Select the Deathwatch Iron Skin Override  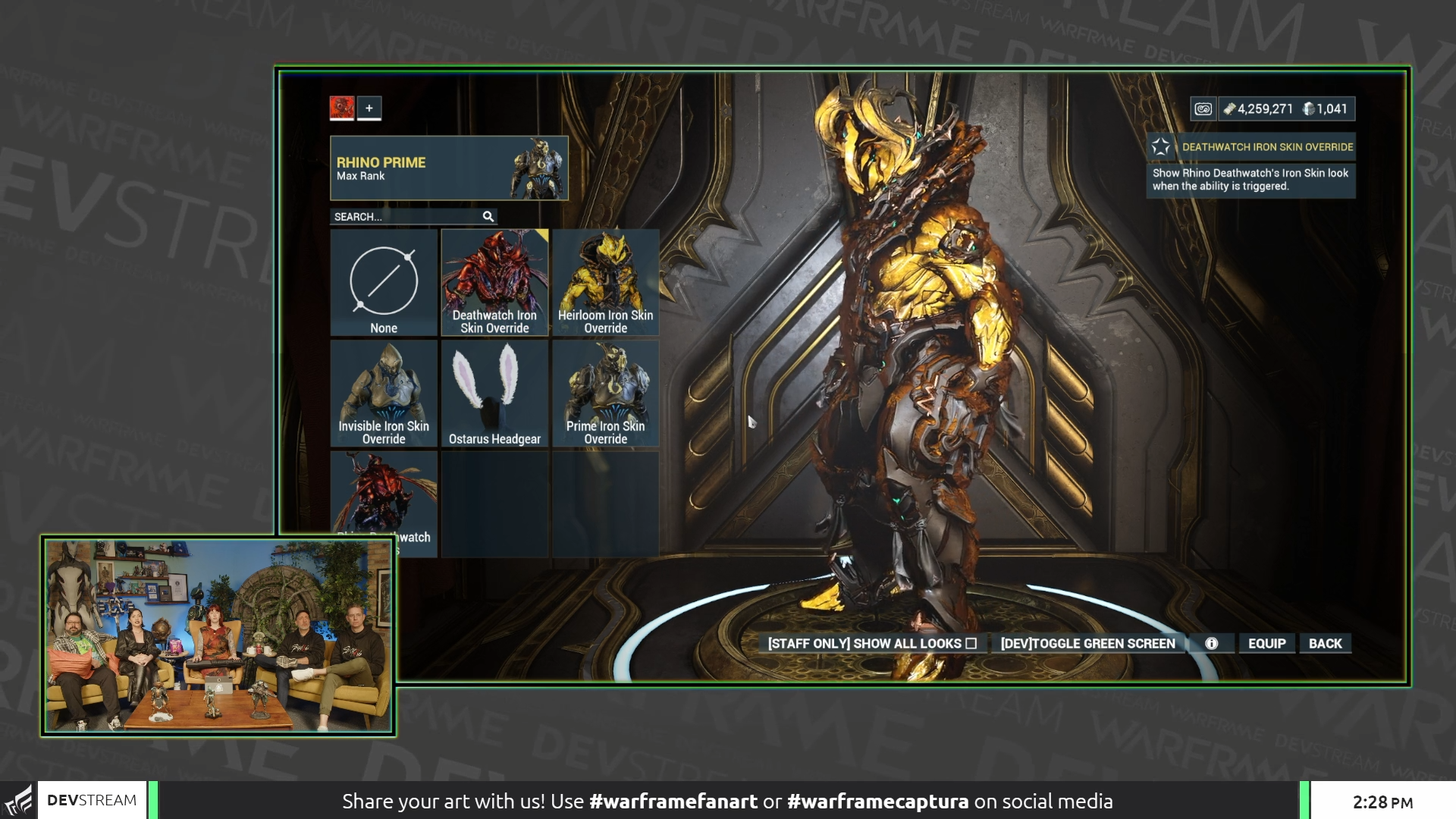click(494, 281)
